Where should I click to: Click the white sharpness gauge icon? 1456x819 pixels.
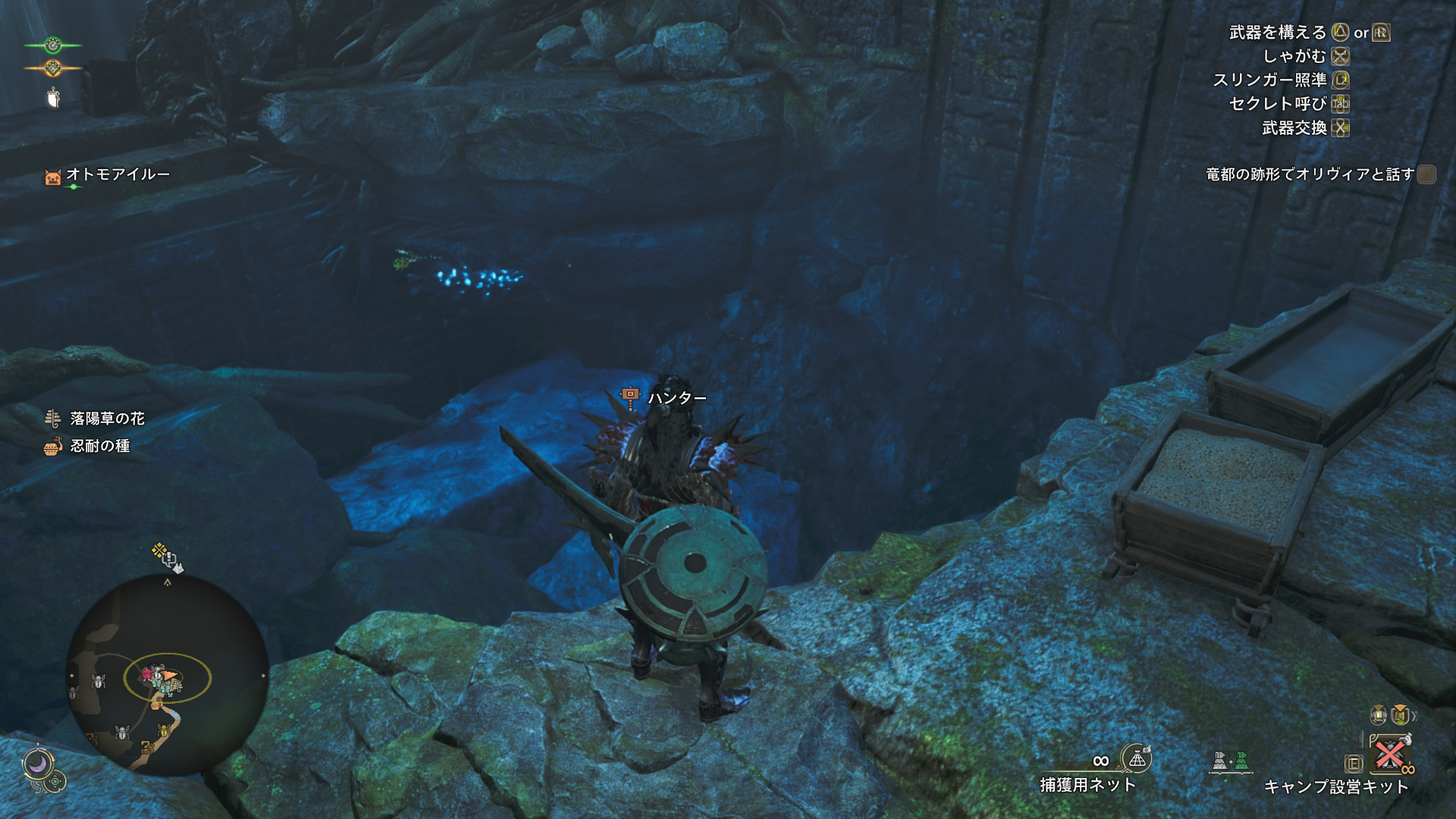coord(53,98)
